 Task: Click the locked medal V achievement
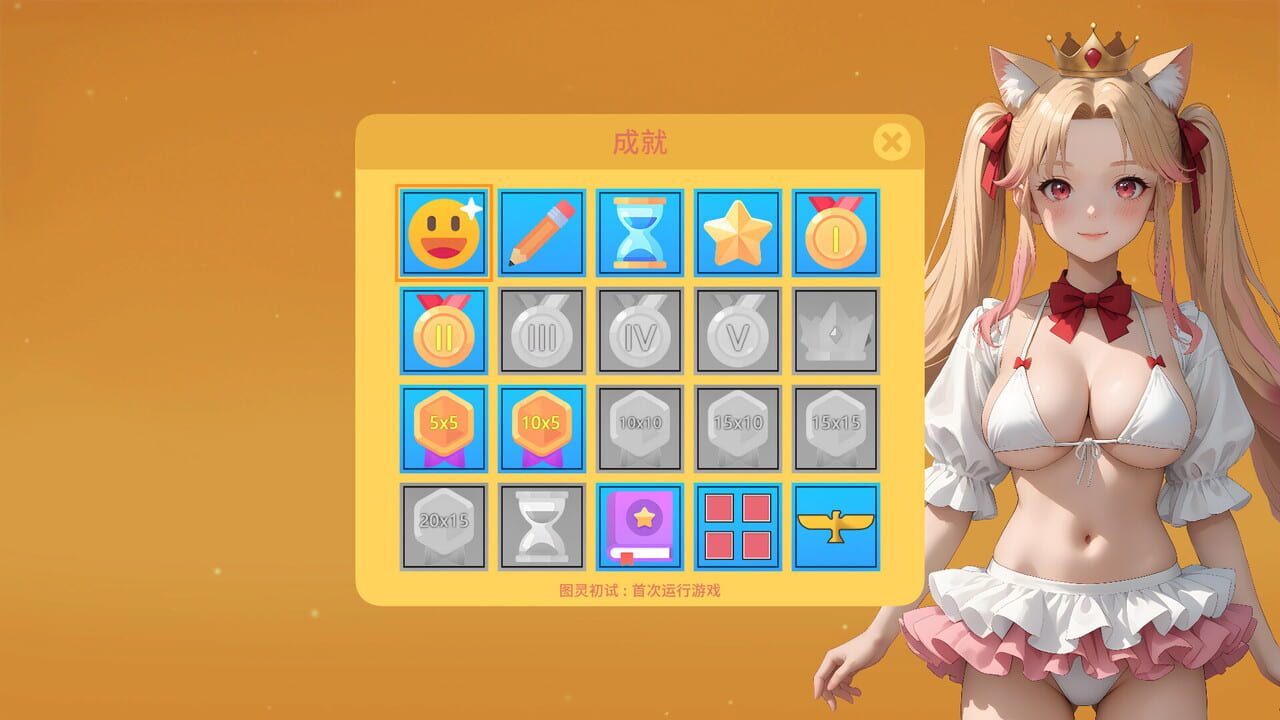click(738, 330)
